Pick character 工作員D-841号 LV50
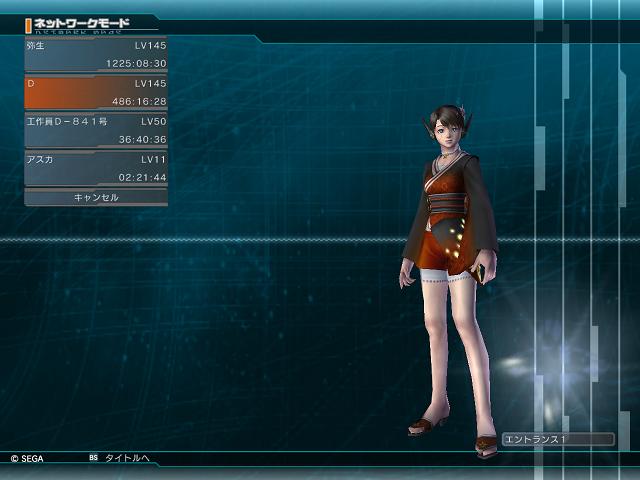 tap(96, 130)
